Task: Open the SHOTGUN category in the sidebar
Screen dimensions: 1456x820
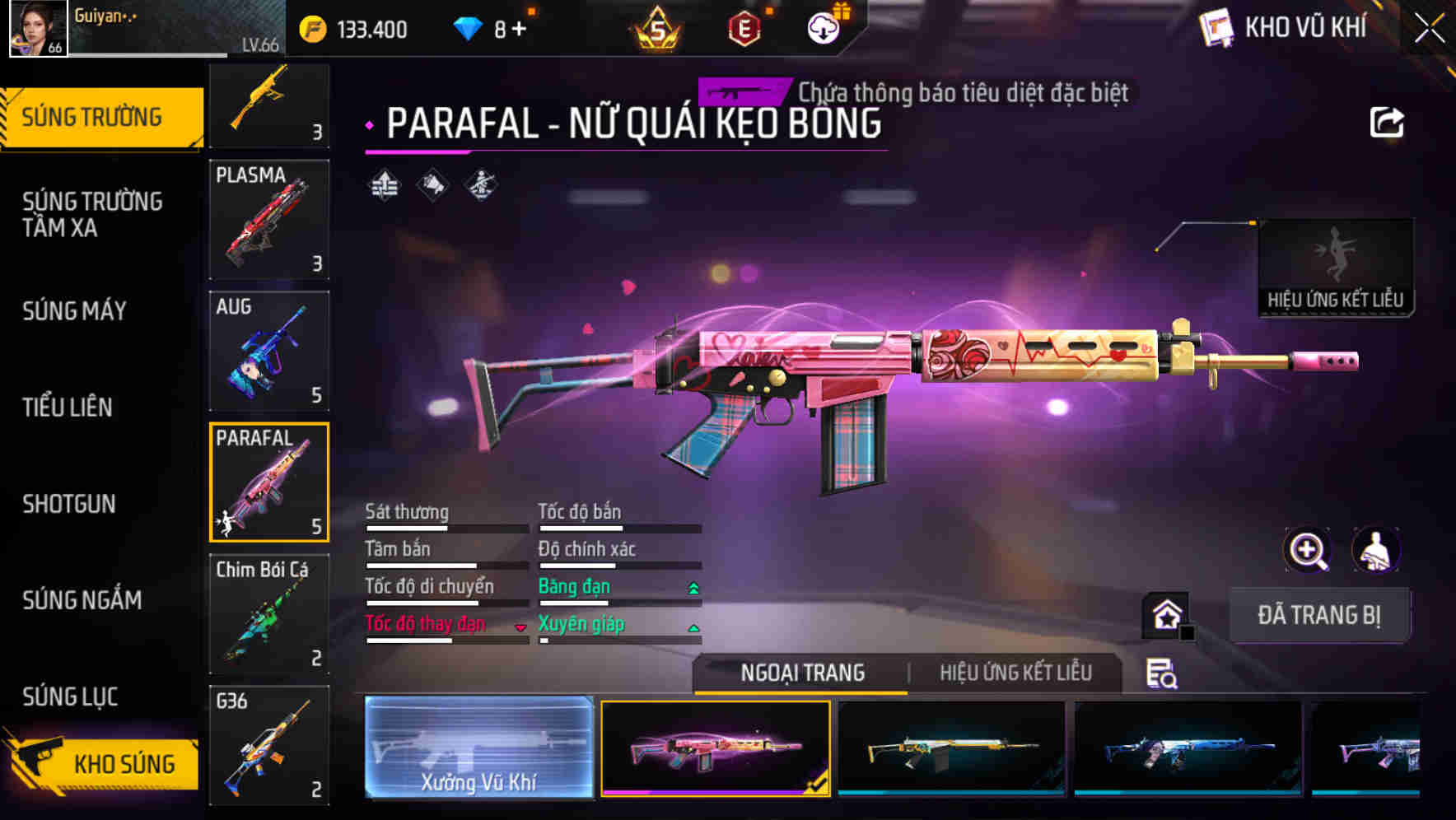Action: pos(68,504)
